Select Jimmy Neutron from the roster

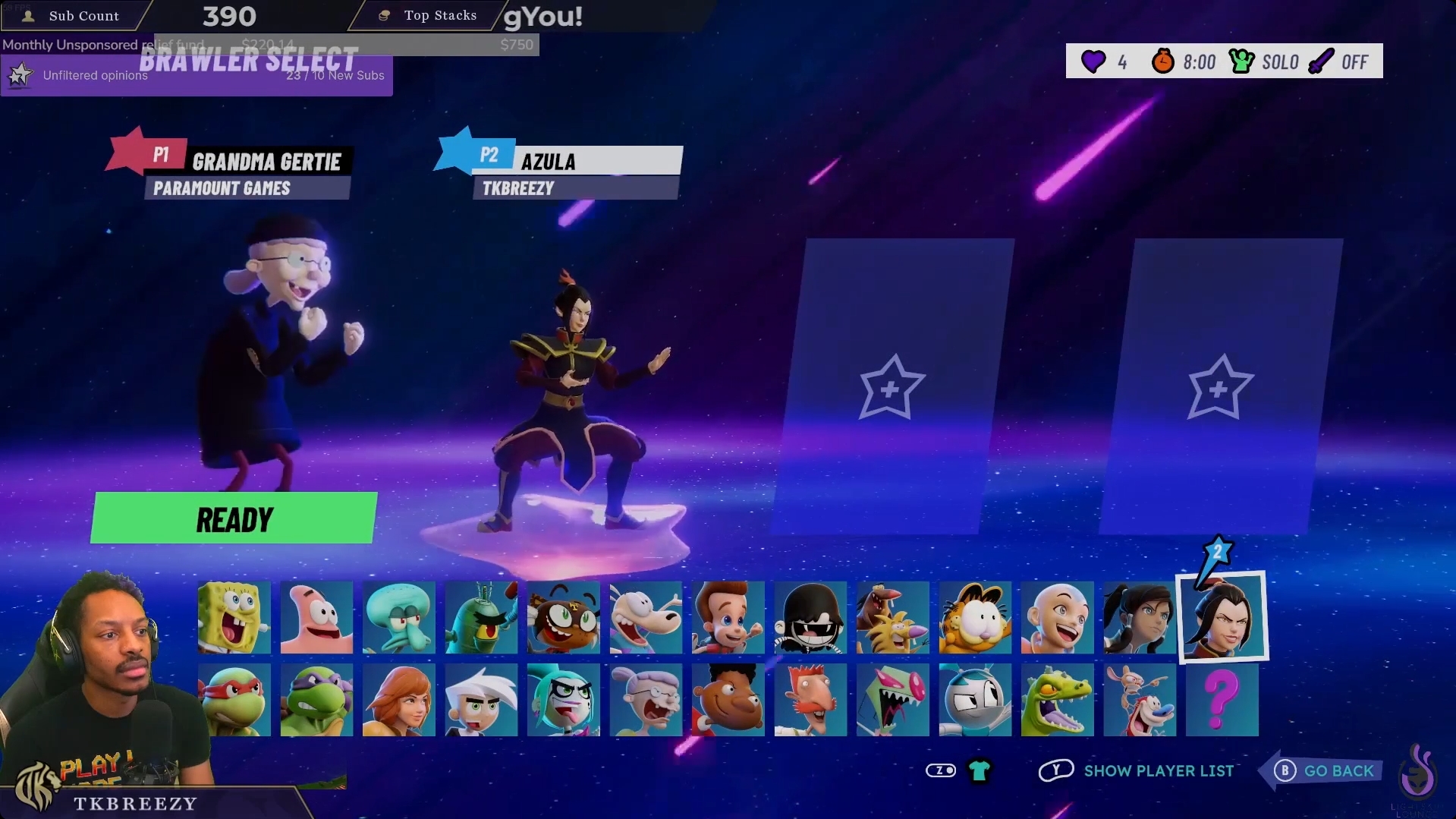tap(727, 618)
